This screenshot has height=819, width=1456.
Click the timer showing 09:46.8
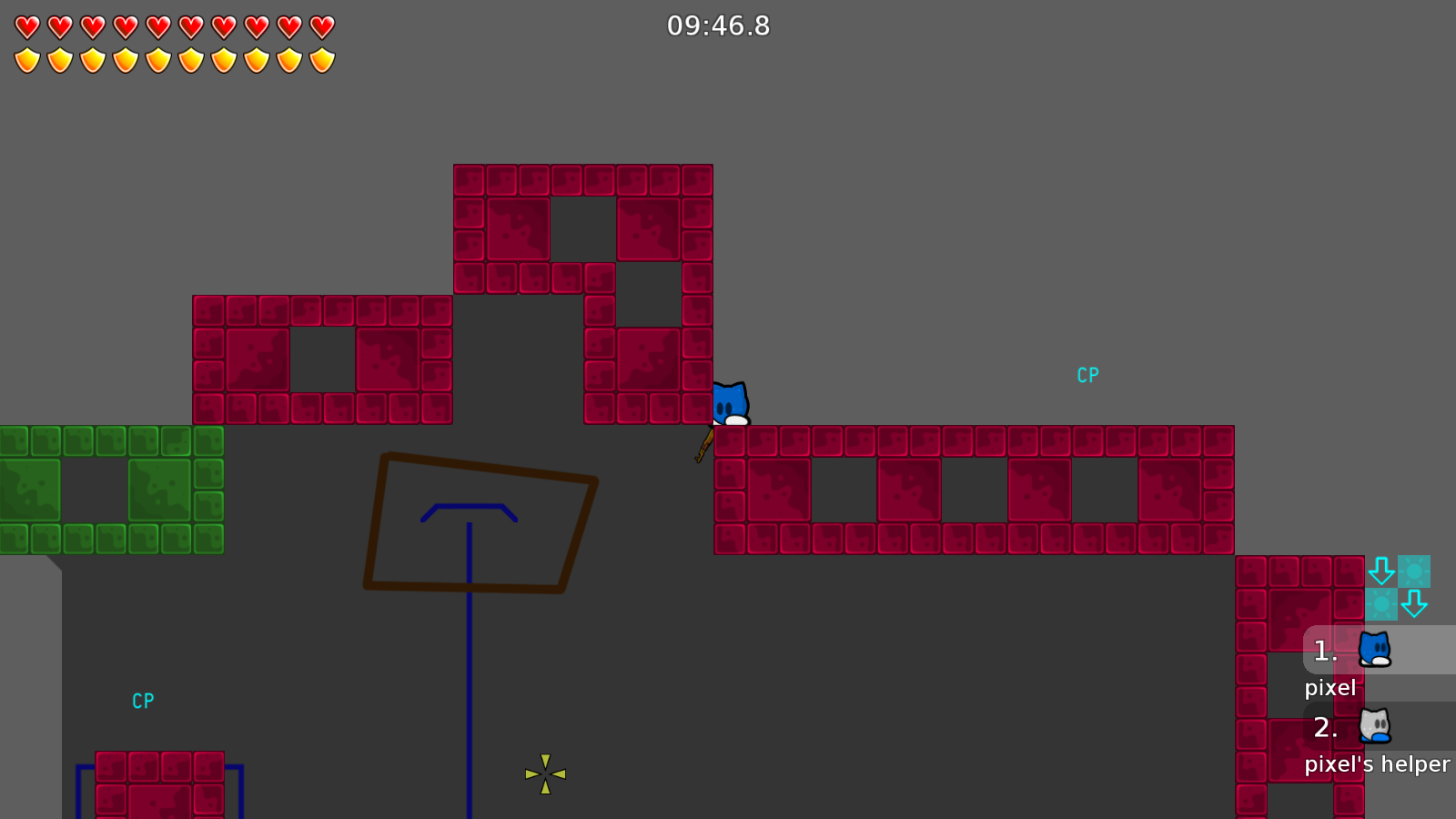(718, 26)
